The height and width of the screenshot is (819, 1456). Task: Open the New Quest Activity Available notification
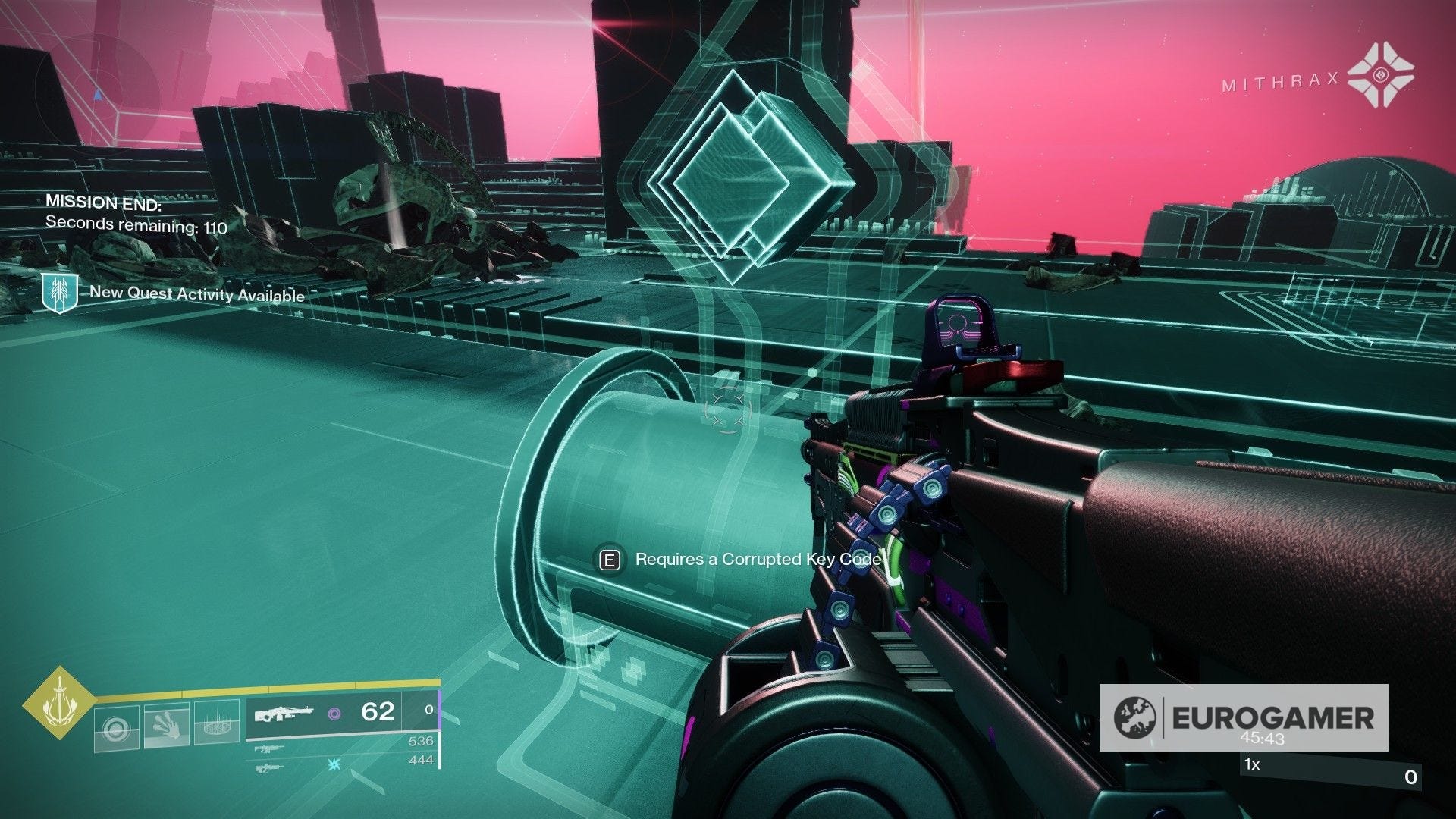(197, 295)
